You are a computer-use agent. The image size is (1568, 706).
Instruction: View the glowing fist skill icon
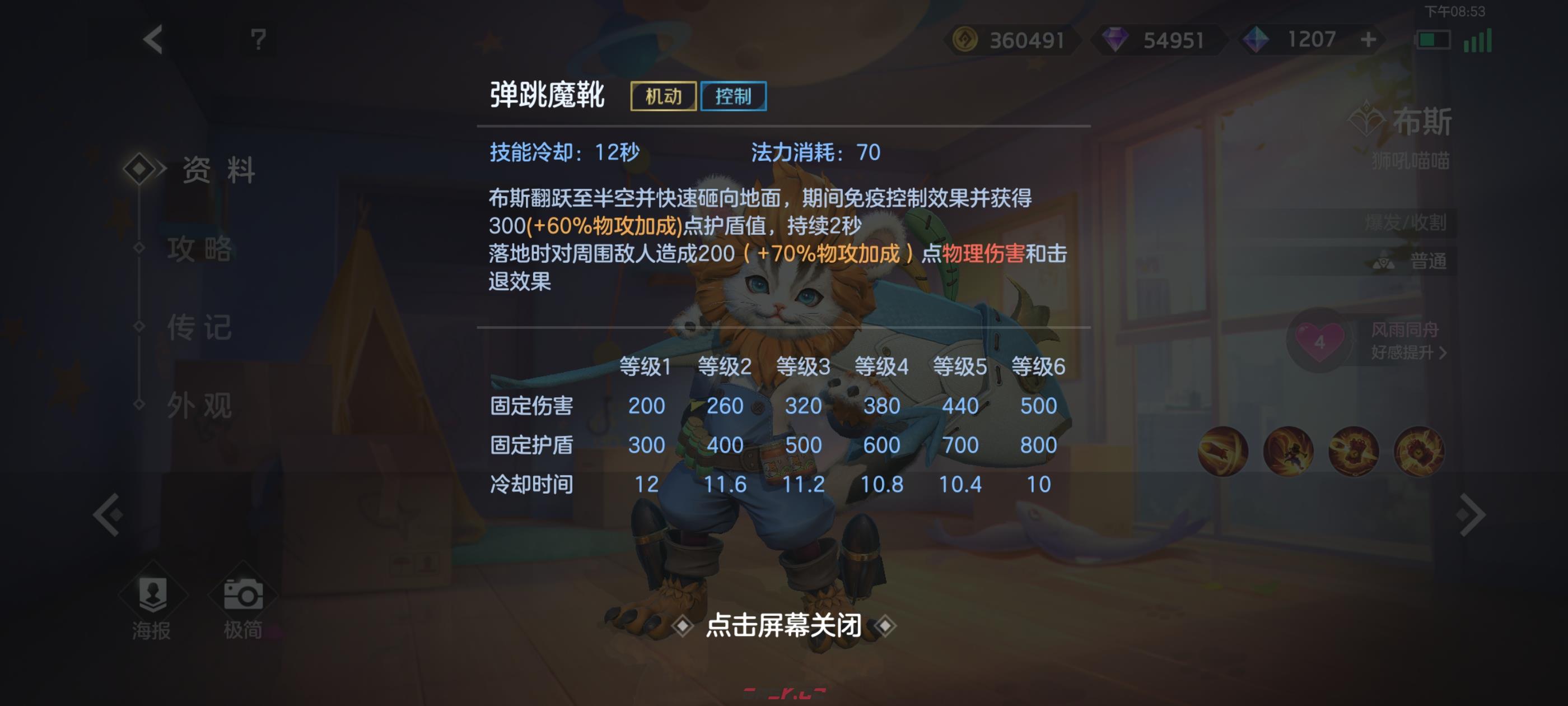(x=1354, y=452)
